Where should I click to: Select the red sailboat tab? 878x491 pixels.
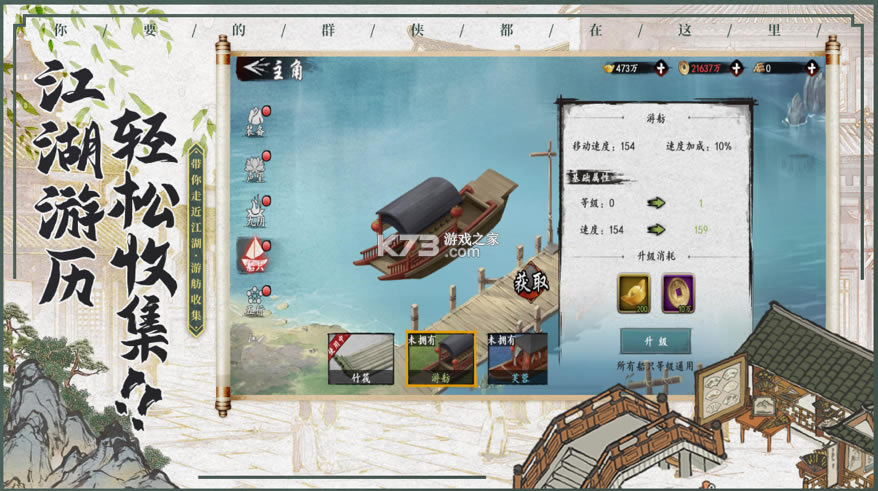(x=255, y=254)
